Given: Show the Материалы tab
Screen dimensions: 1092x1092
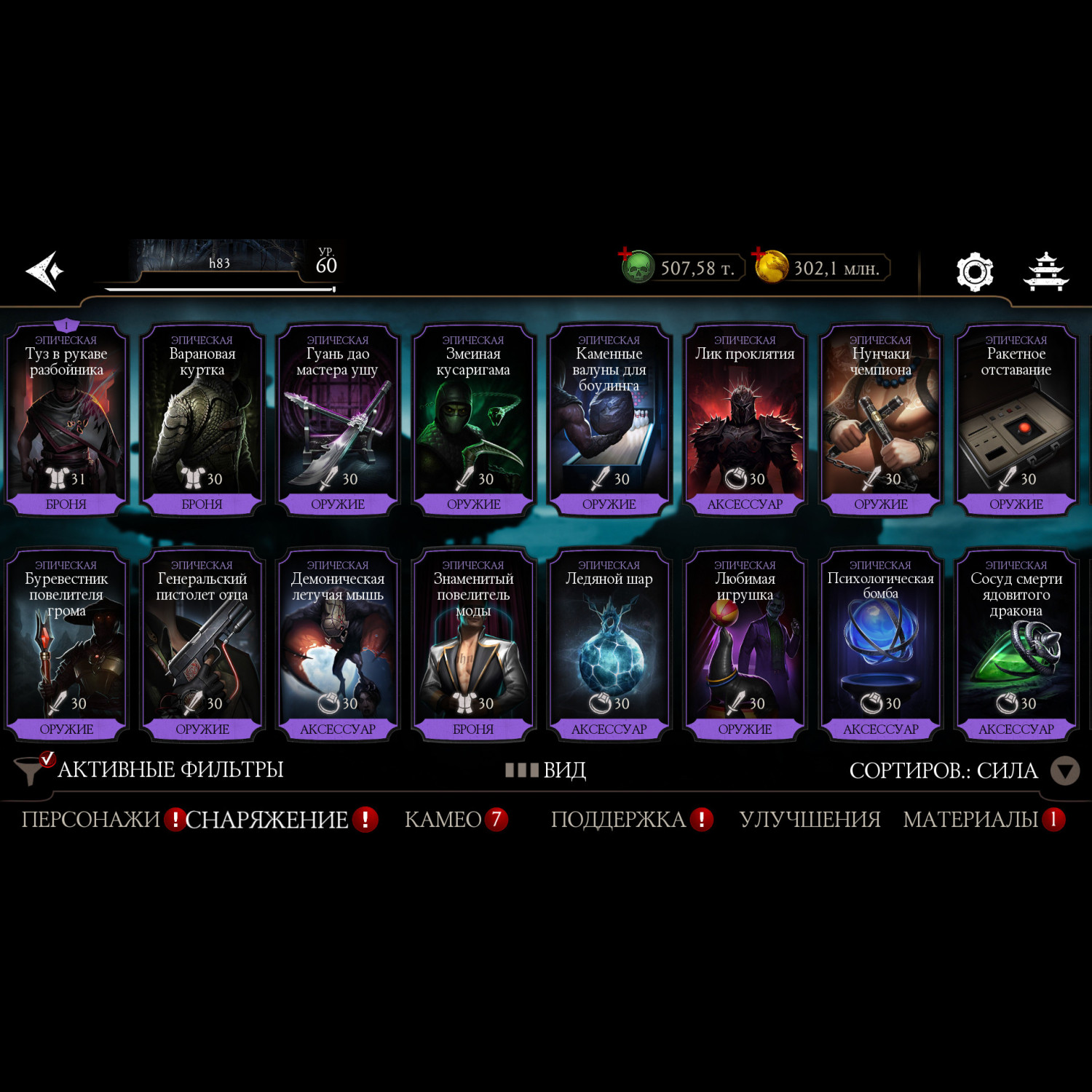Looking at the screenshot, I should [970, 820].
